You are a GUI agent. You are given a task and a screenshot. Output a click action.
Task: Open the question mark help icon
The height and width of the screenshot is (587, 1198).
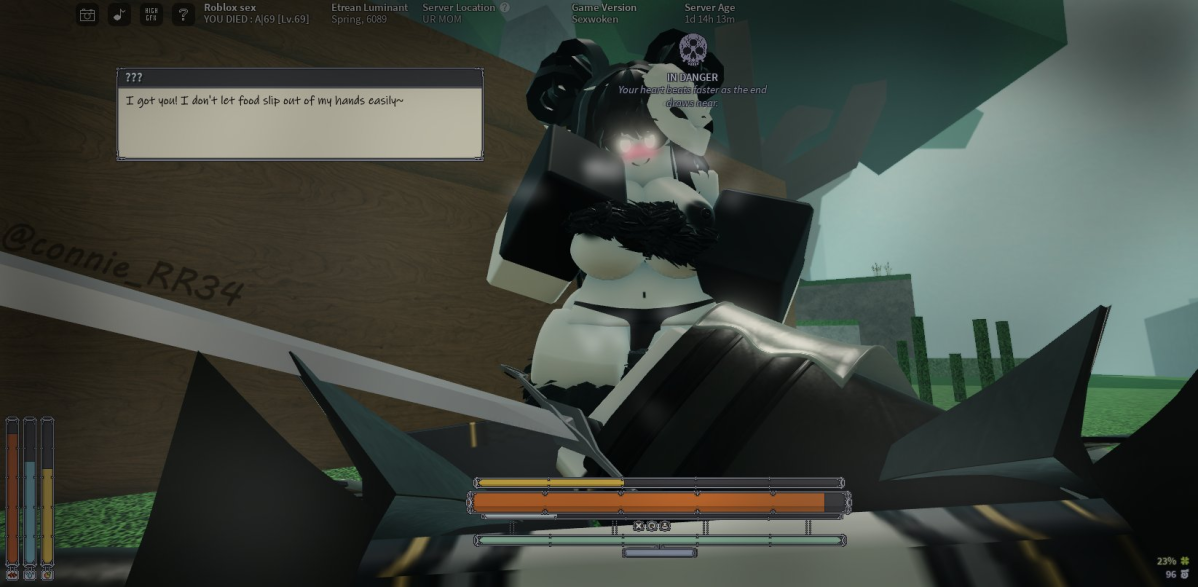pos(183,14)
